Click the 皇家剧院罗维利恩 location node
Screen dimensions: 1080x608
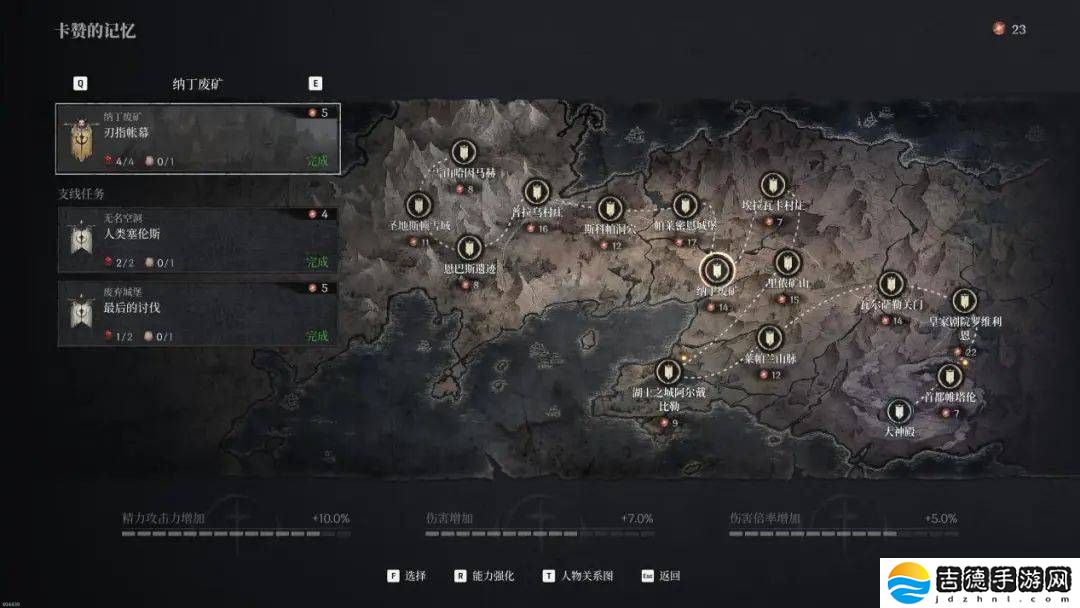pyautogui.click(x=964, y=300)
